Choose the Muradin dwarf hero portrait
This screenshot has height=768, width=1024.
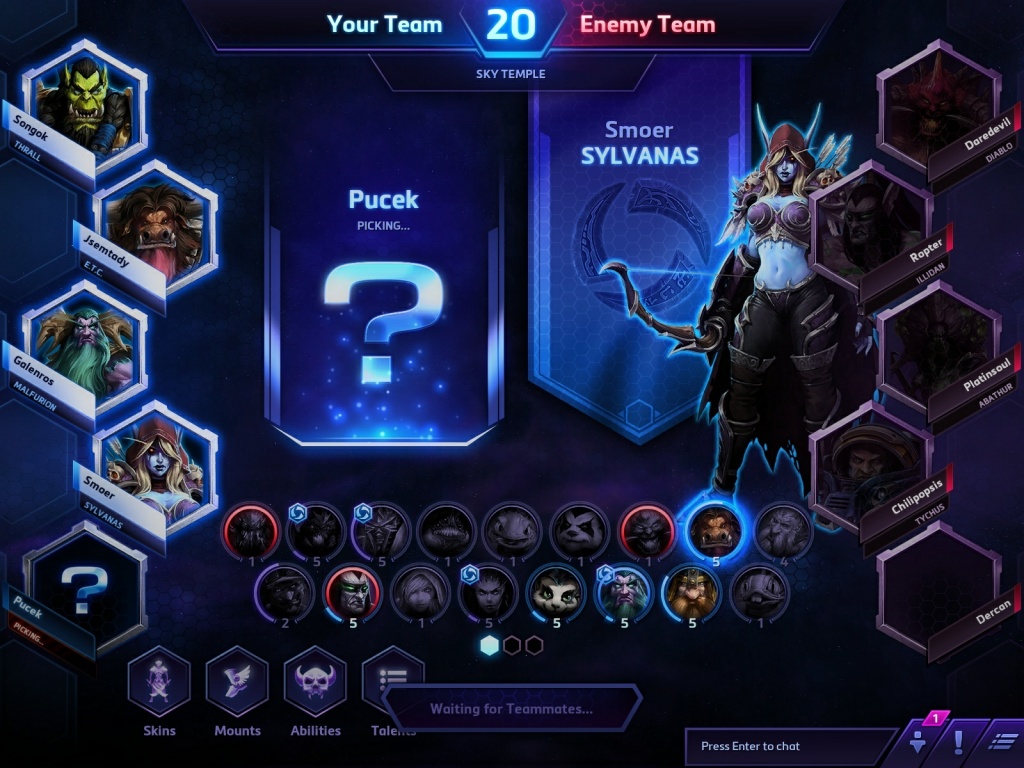point(691,592)
